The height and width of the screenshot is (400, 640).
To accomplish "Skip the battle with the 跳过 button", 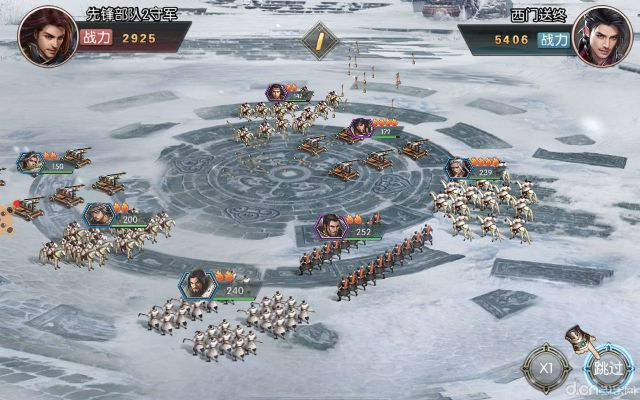I will (x=606, y=367).
